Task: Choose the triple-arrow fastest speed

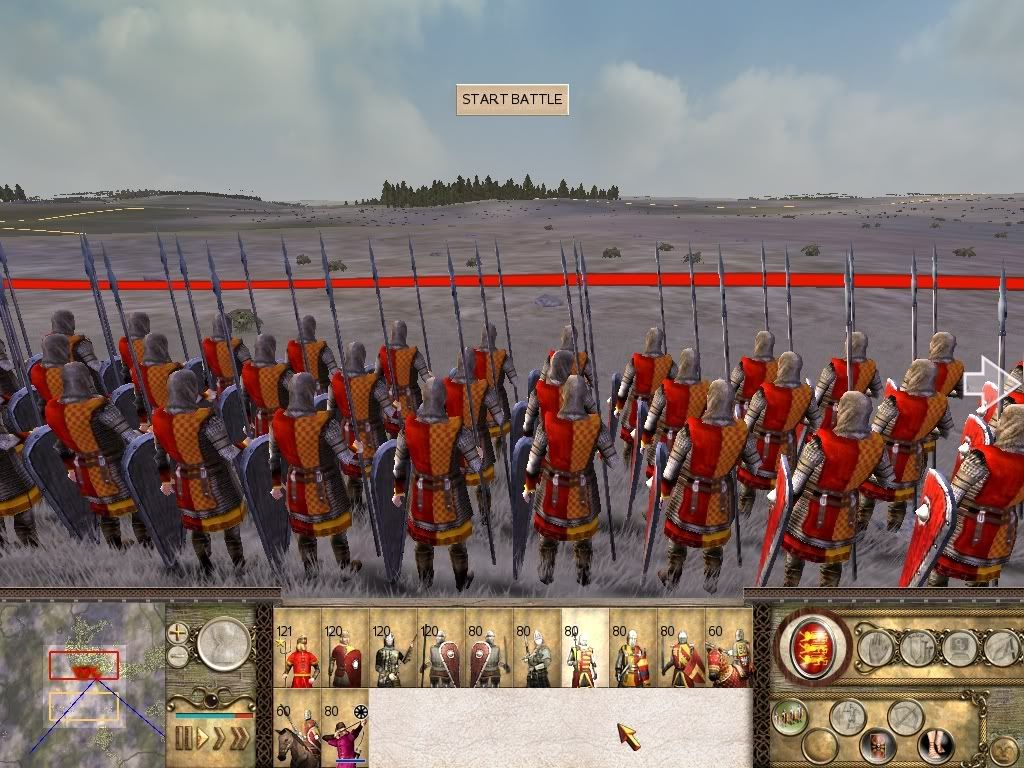Action: click(239, 739)
